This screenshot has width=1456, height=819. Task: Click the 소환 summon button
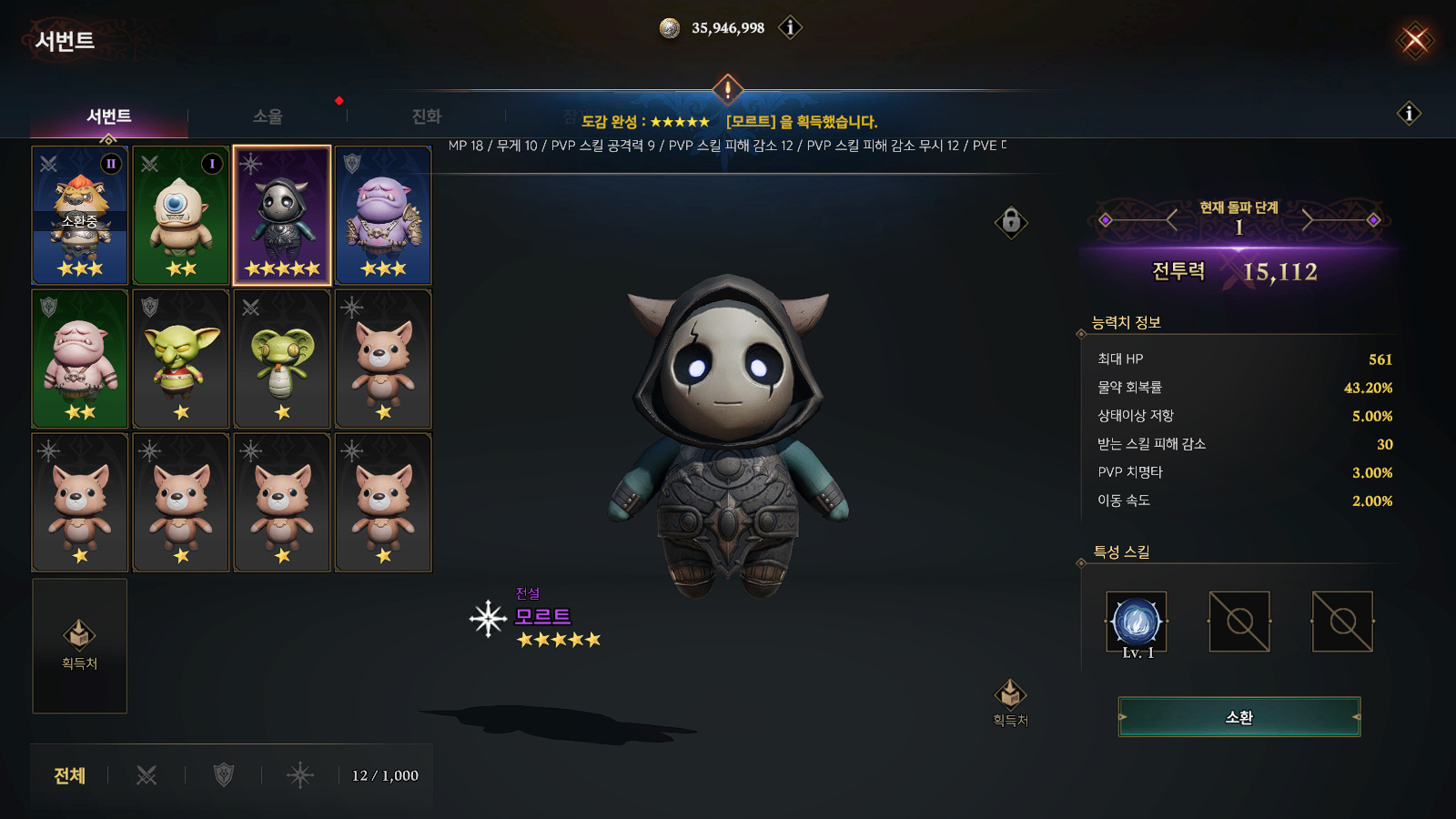point(1239,717)
